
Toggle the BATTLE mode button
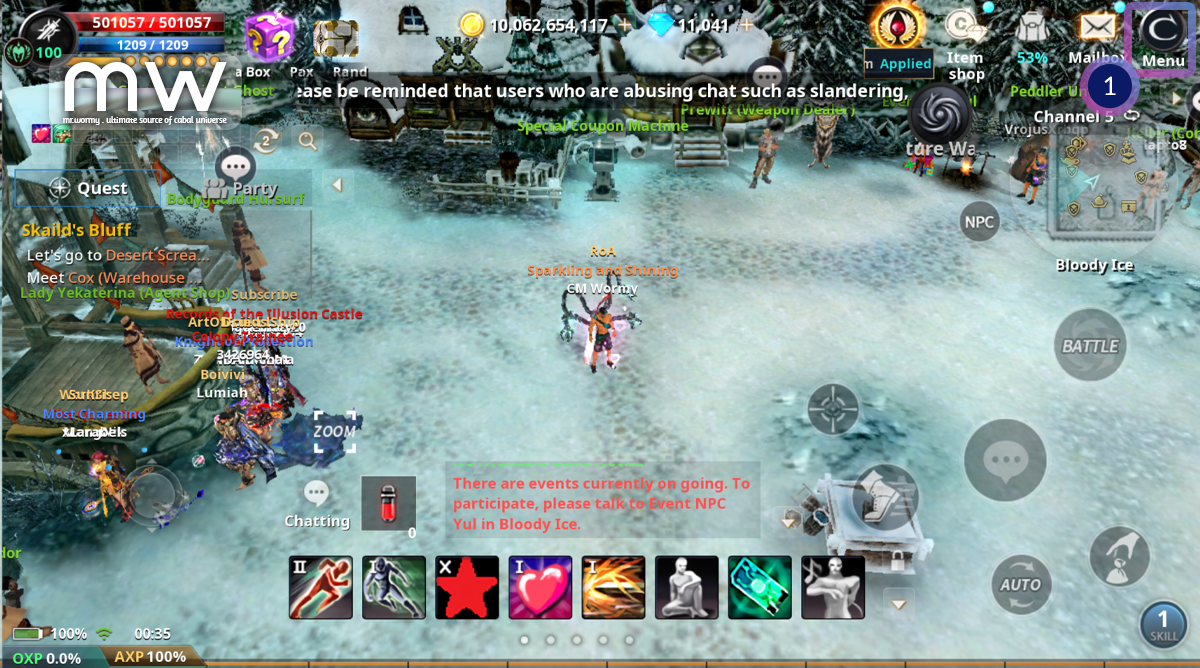1090,346
